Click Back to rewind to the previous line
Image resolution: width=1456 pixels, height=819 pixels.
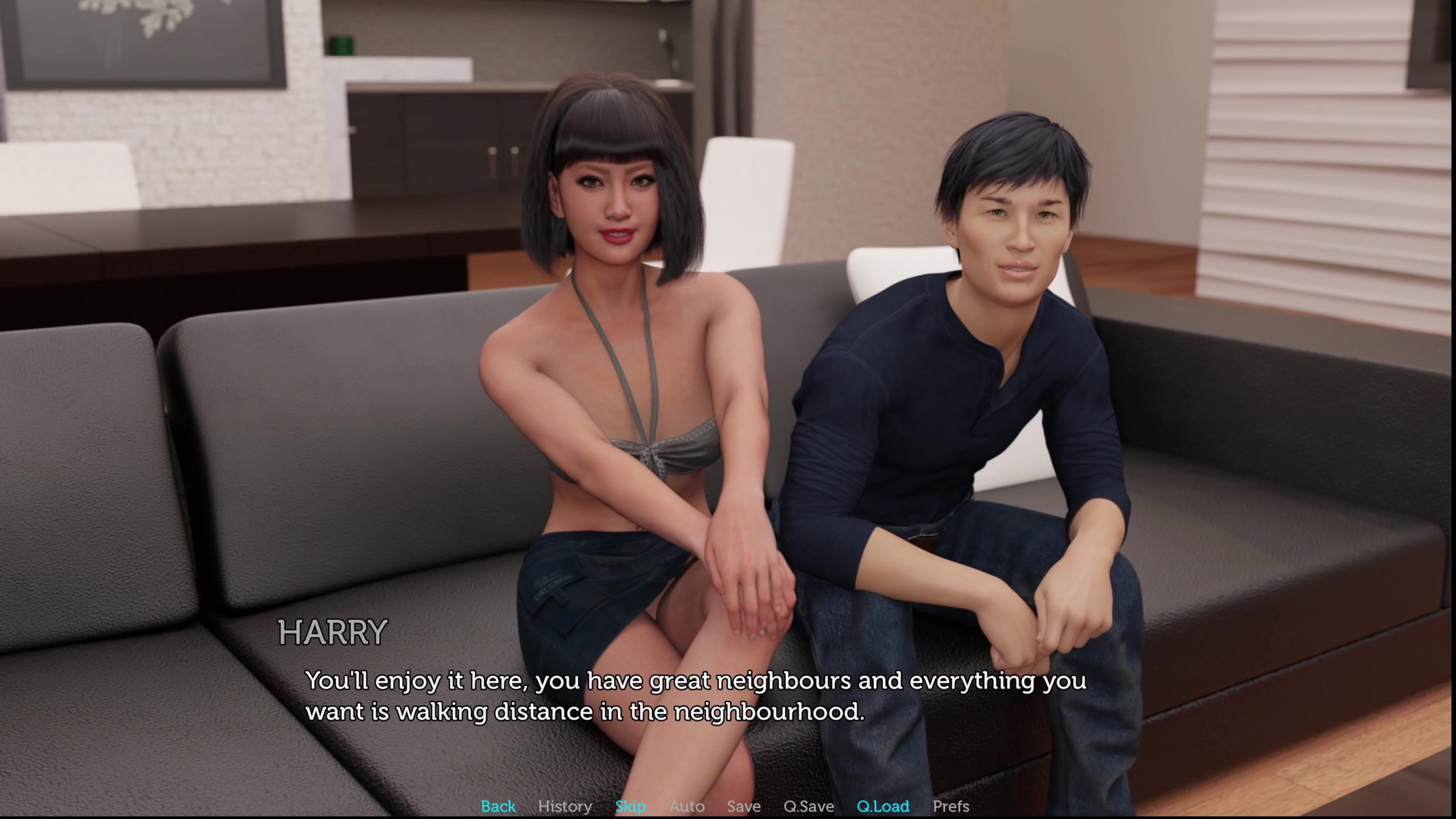click(497, 806)
